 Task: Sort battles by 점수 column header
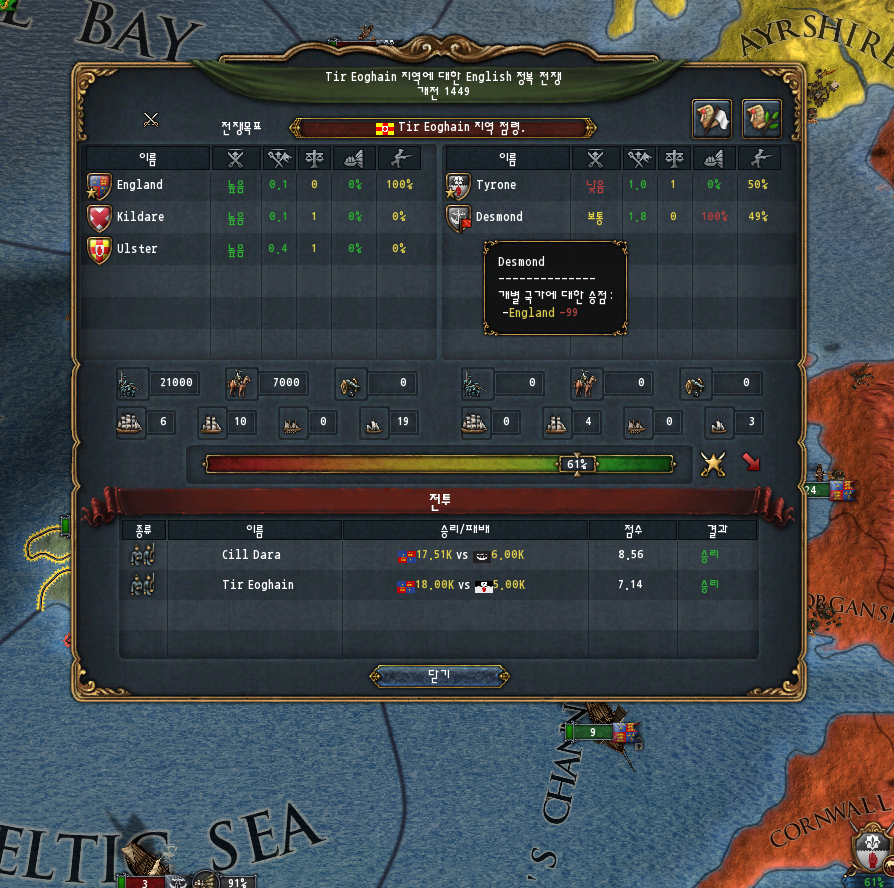point(631,530)
